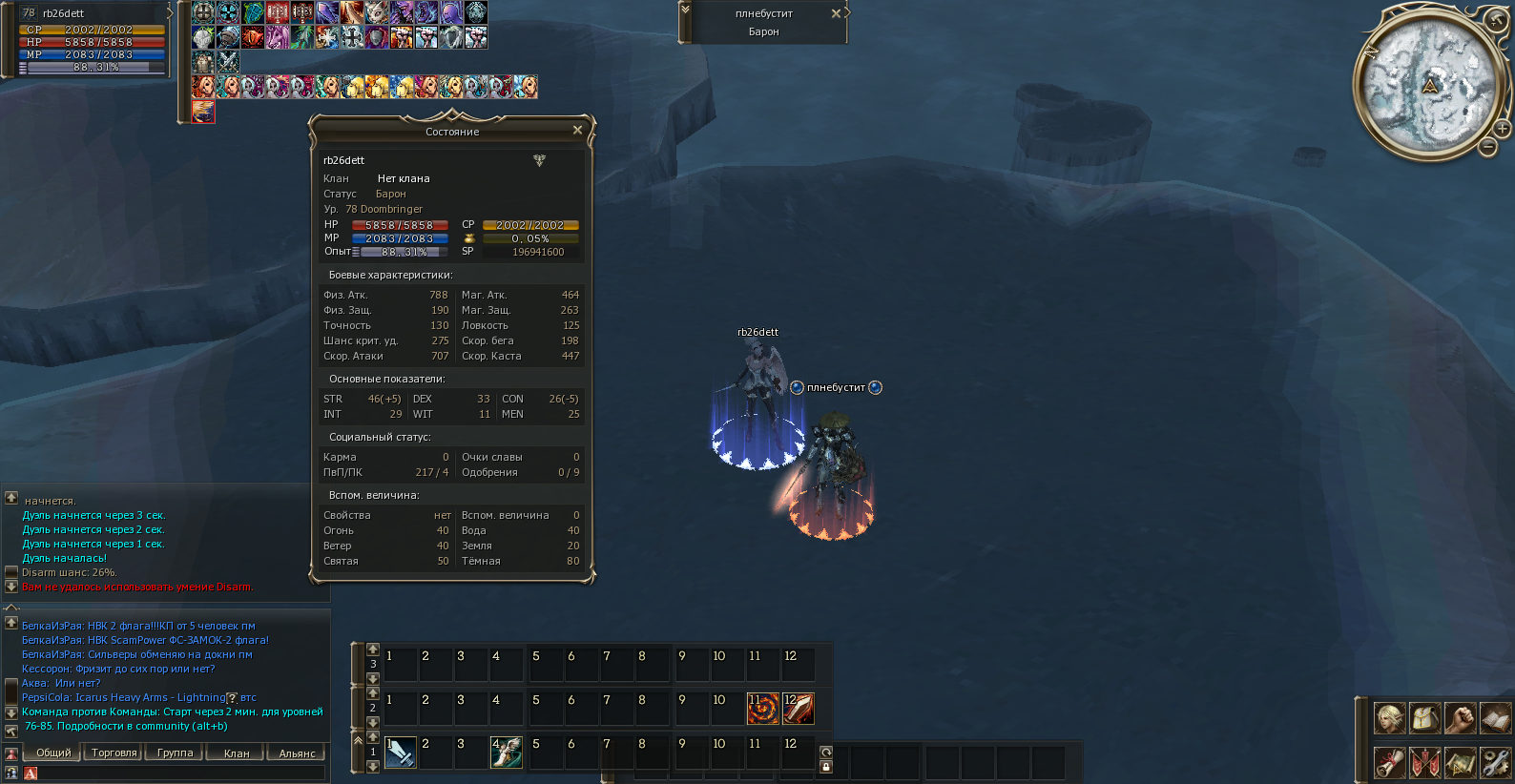The image size is (1515, 784).
Task: Show the Общий chat tab
Action: 53,753
